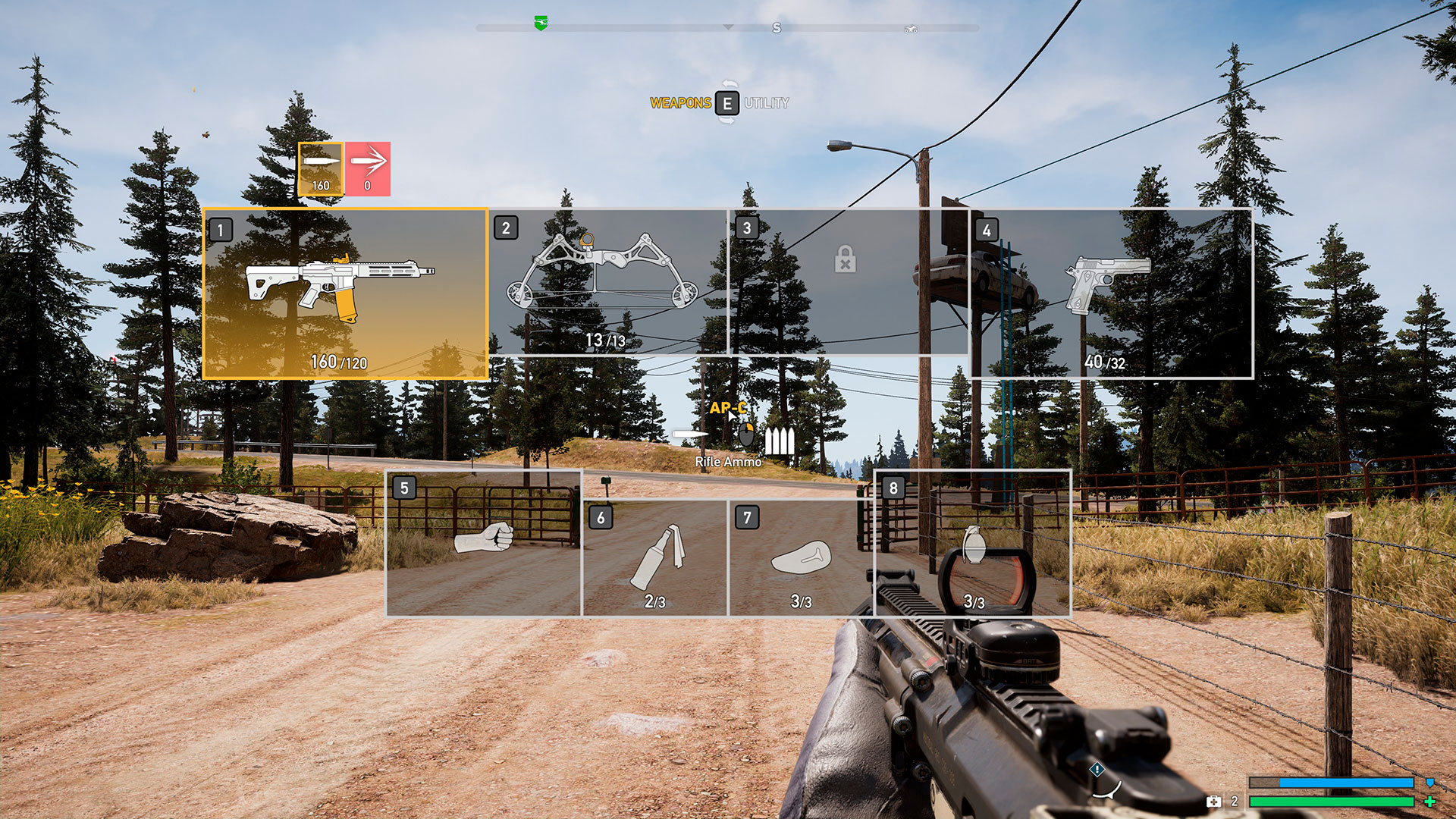Select the fists melee slot
This screenshot has width=1456, height=819.
point(484,543)
